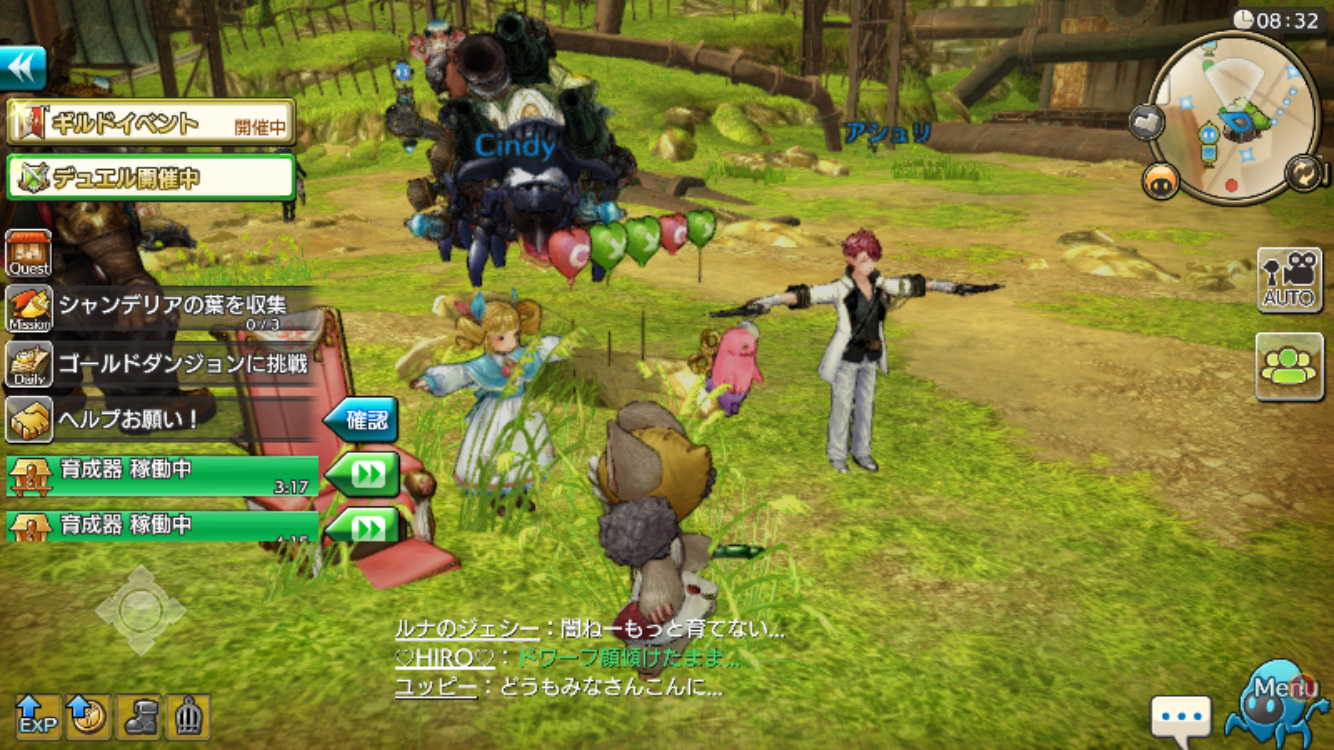This screenshot has width=1334, height=750.
Task: Select the EXP boost icon
Action: [x=38, y=716]
